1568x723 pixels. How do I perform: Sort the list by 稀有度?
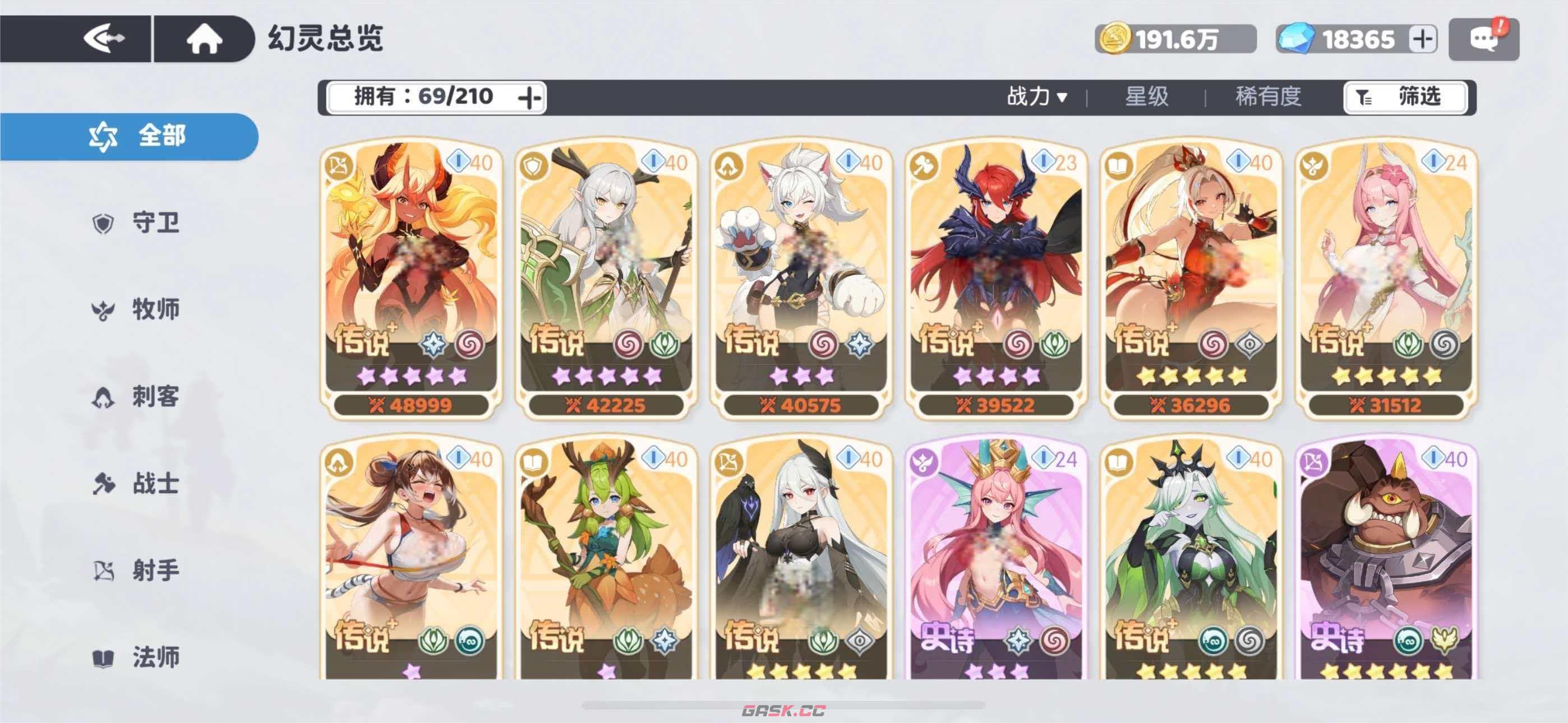(1268, 97)
